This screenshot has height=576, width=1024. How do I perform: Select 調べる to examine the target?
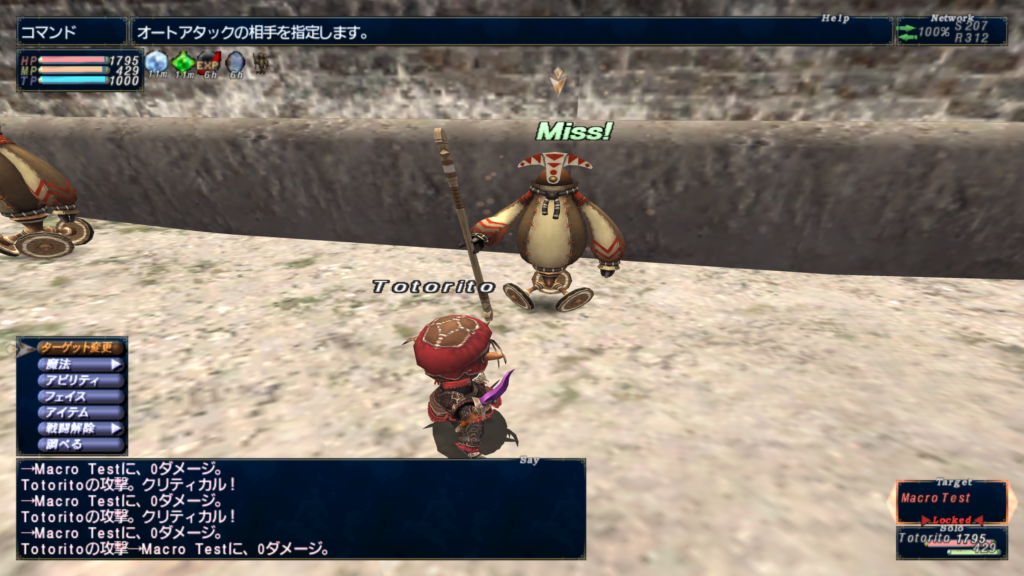[x=80, y=444]
